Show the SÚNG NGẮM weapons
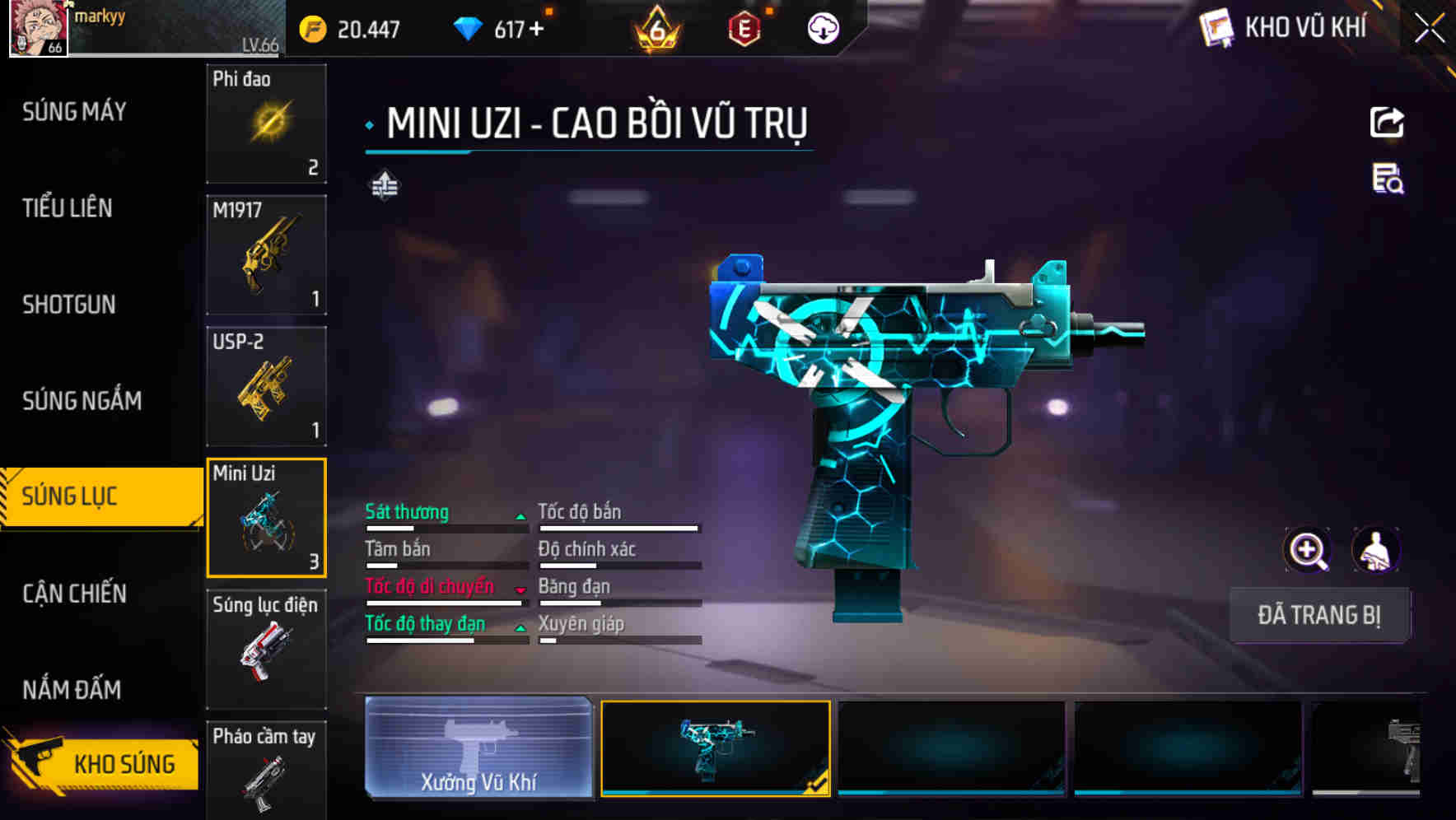The width and height of the screenshot is (1456, 820). [82, 401]
